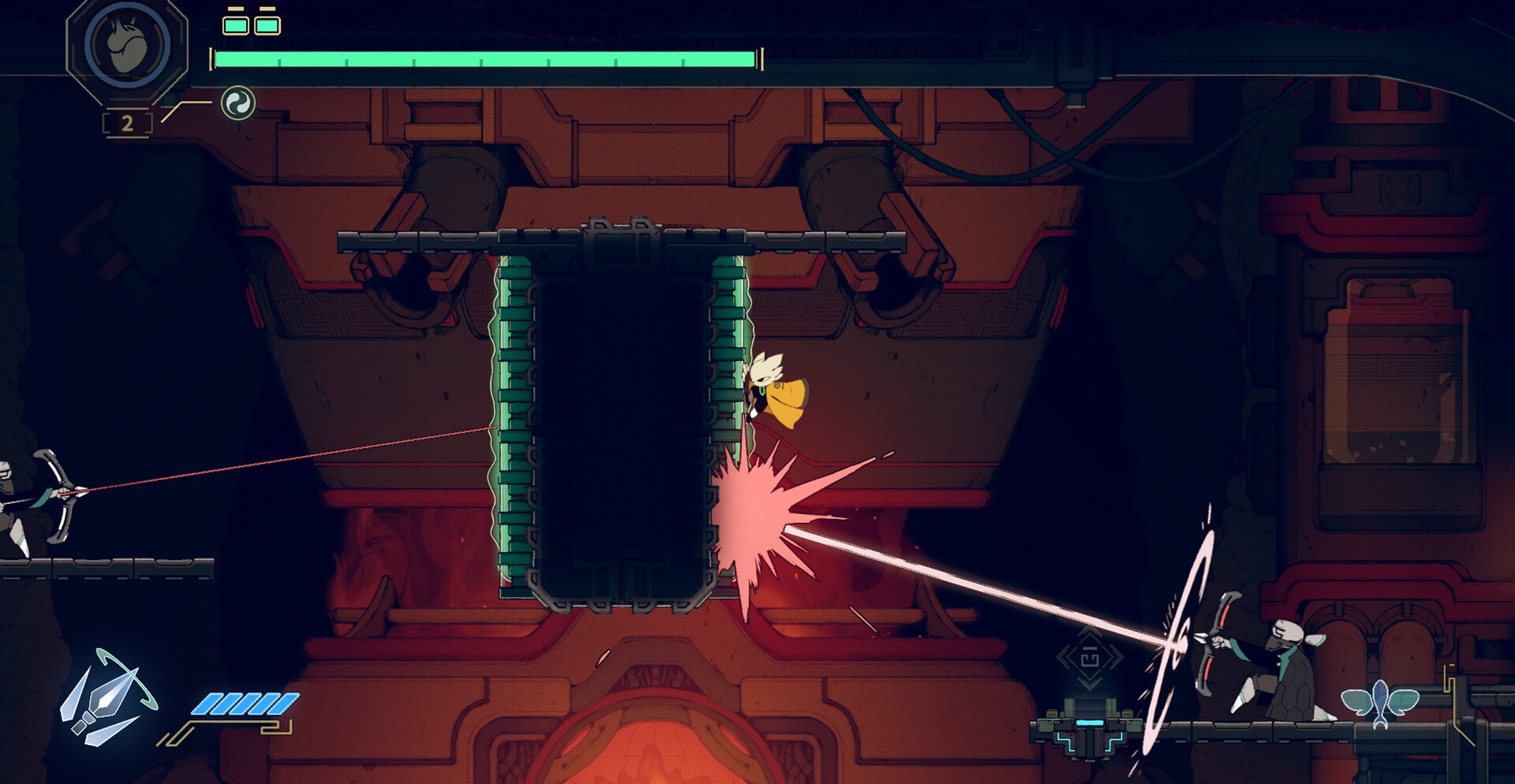Click the heart portrait emblem
The height and width of the screenshot is (784, 1515).
127,46
